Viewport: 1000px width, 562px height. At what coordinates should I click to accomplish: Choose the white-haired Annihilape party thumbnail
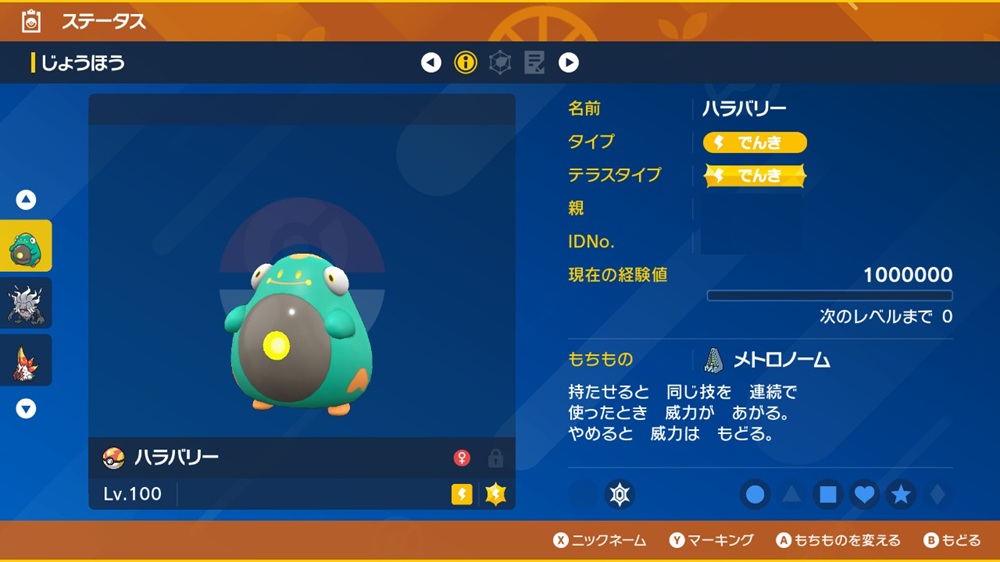(x=26, y=303)
